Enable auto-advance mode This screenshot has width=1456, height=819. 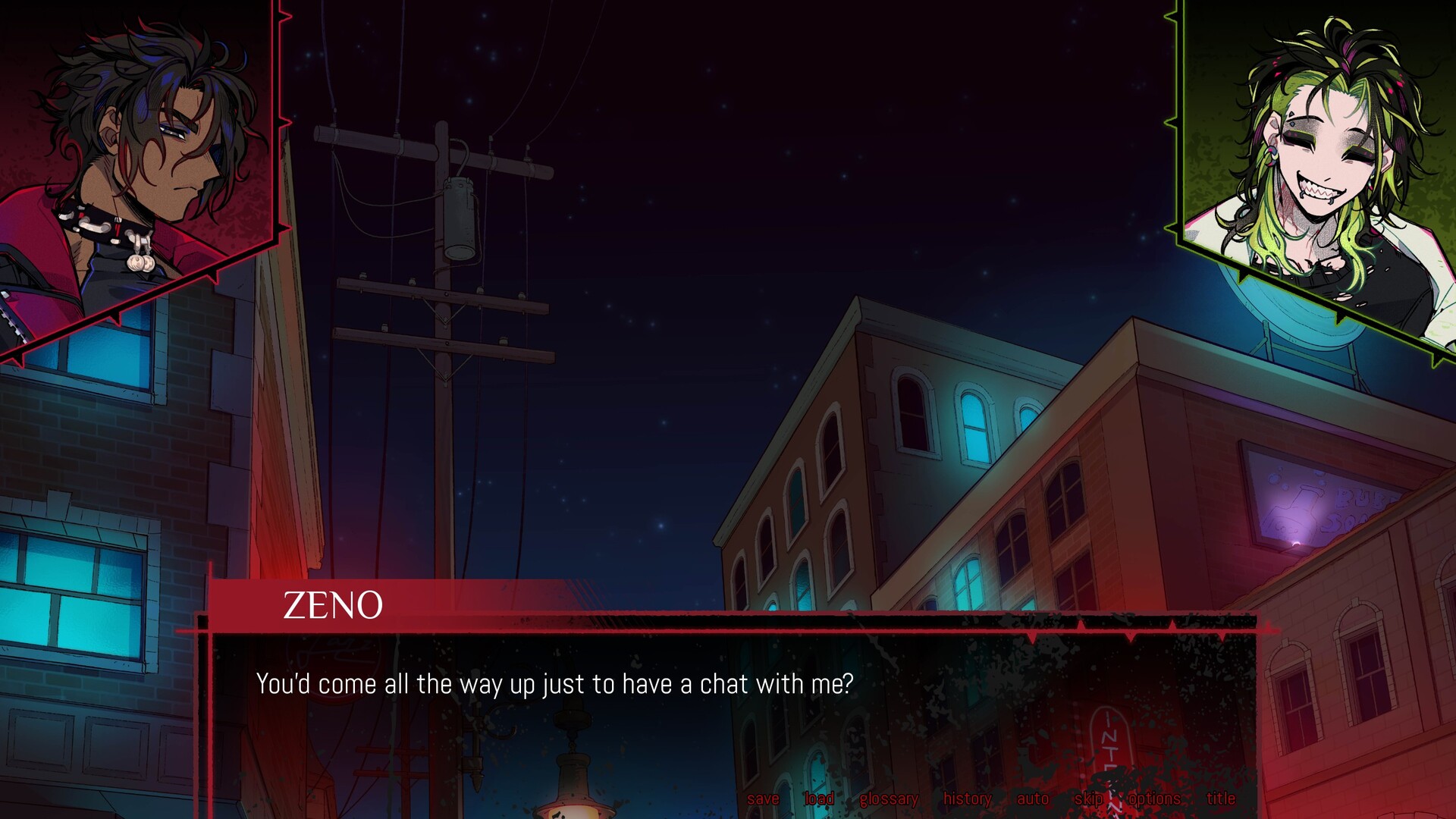tap(1031, 799)
